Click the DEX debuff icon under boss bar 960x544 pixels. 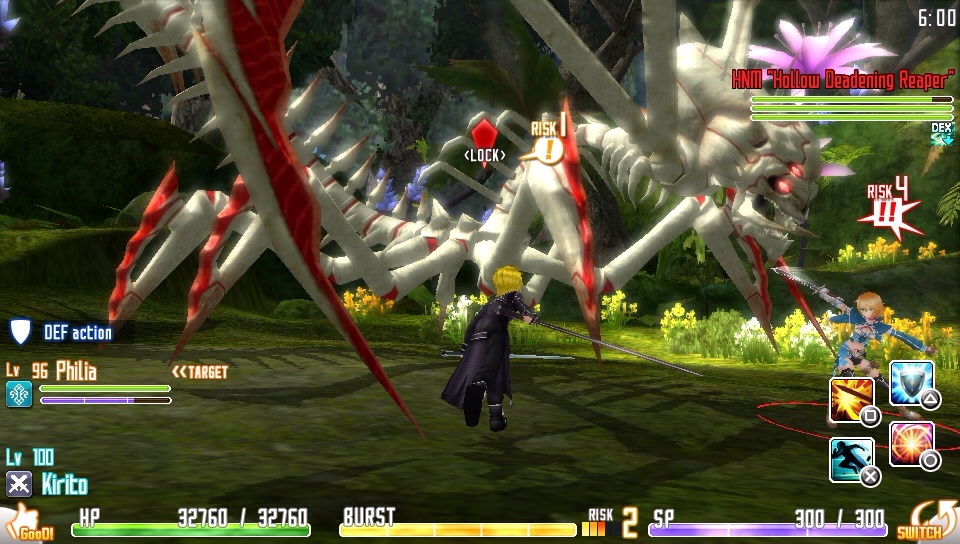click(x=941, y=134)
